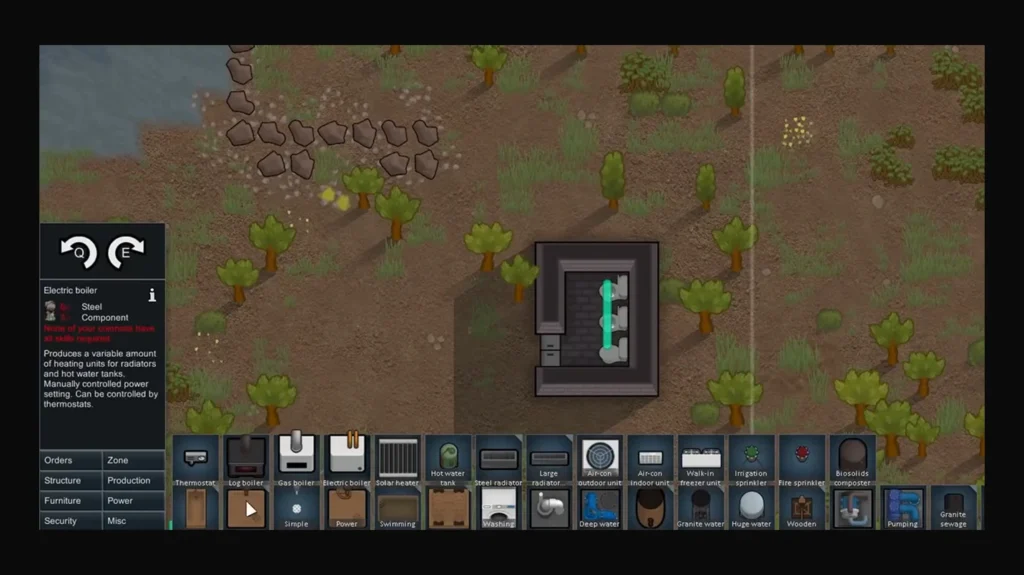Image resolution: width=1024 pixels, height=575 pixels.
Task: Select the Solar heater item
Action: pos(397,459)
